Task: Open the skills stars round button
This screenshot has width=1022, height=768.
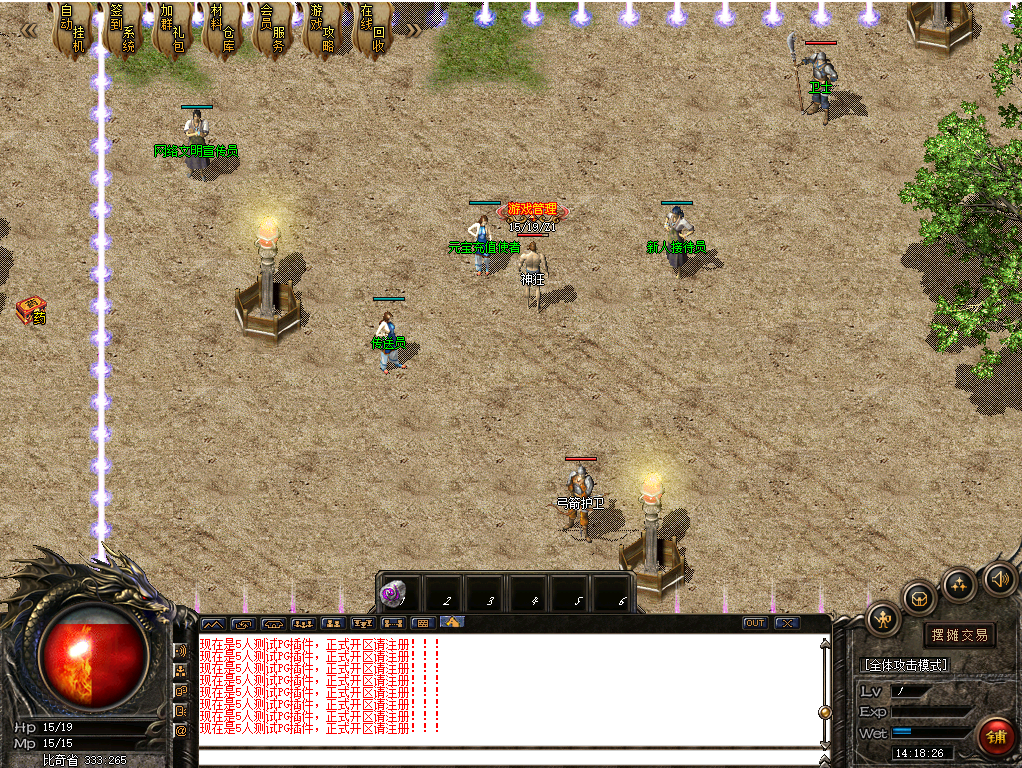Action: pyautogui.click(x=959, y=584)
